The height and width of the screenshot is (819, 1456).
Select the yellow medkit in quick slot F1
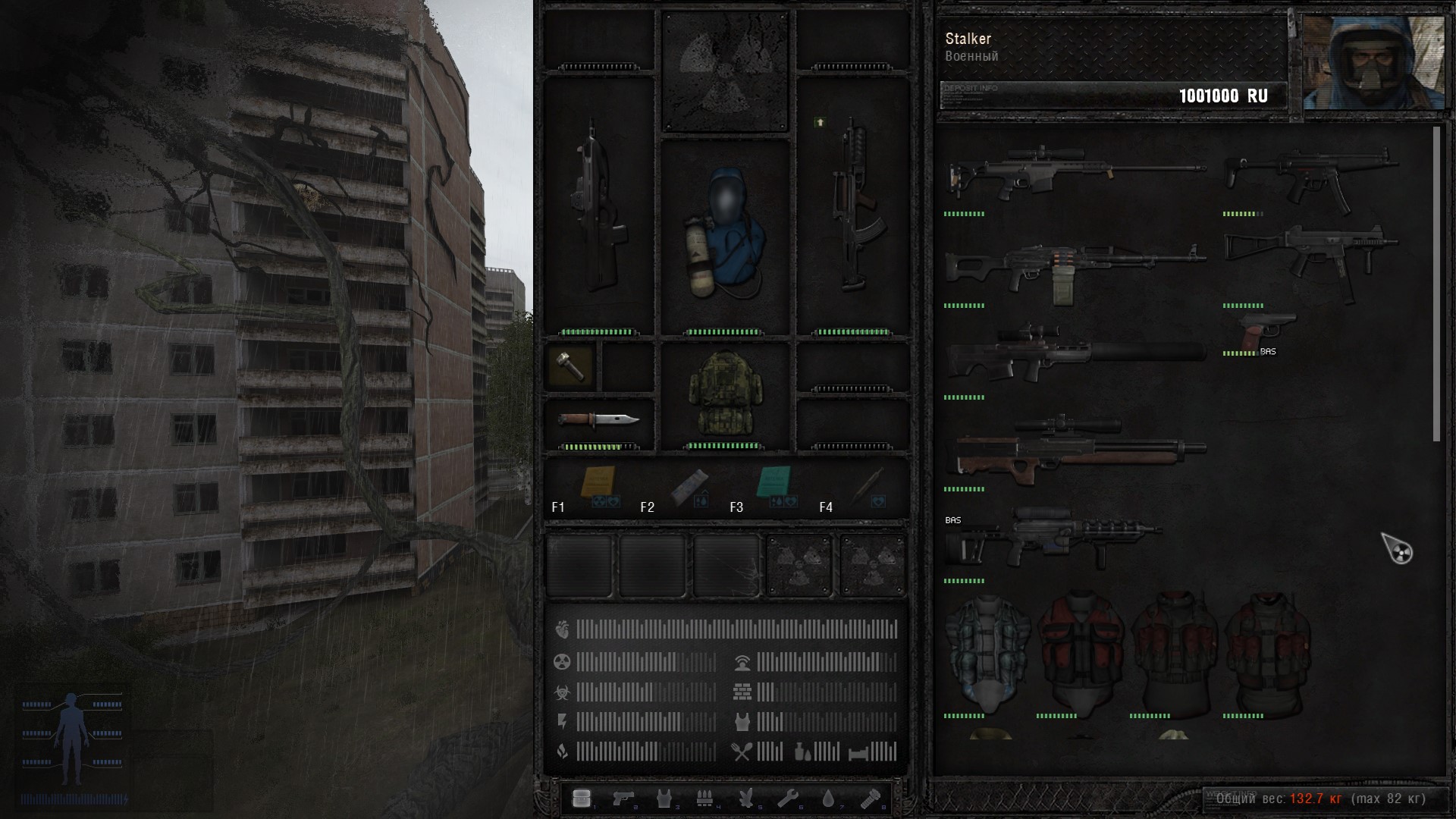click(598, 483)
